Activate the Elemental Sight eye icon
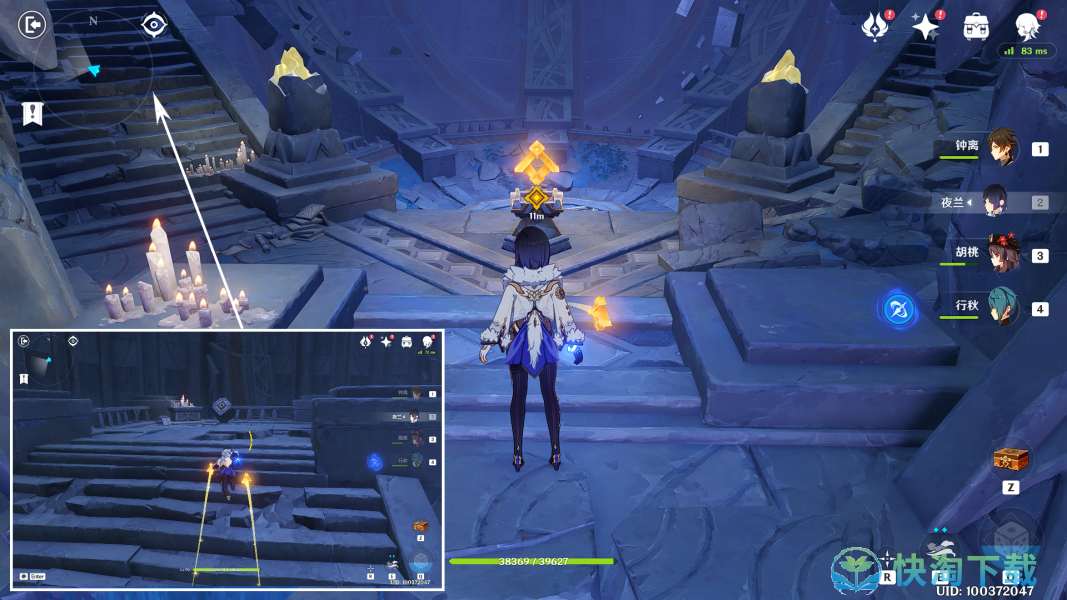The height and width of the screenshot is (600, 1067). click(x=153, y=24)
